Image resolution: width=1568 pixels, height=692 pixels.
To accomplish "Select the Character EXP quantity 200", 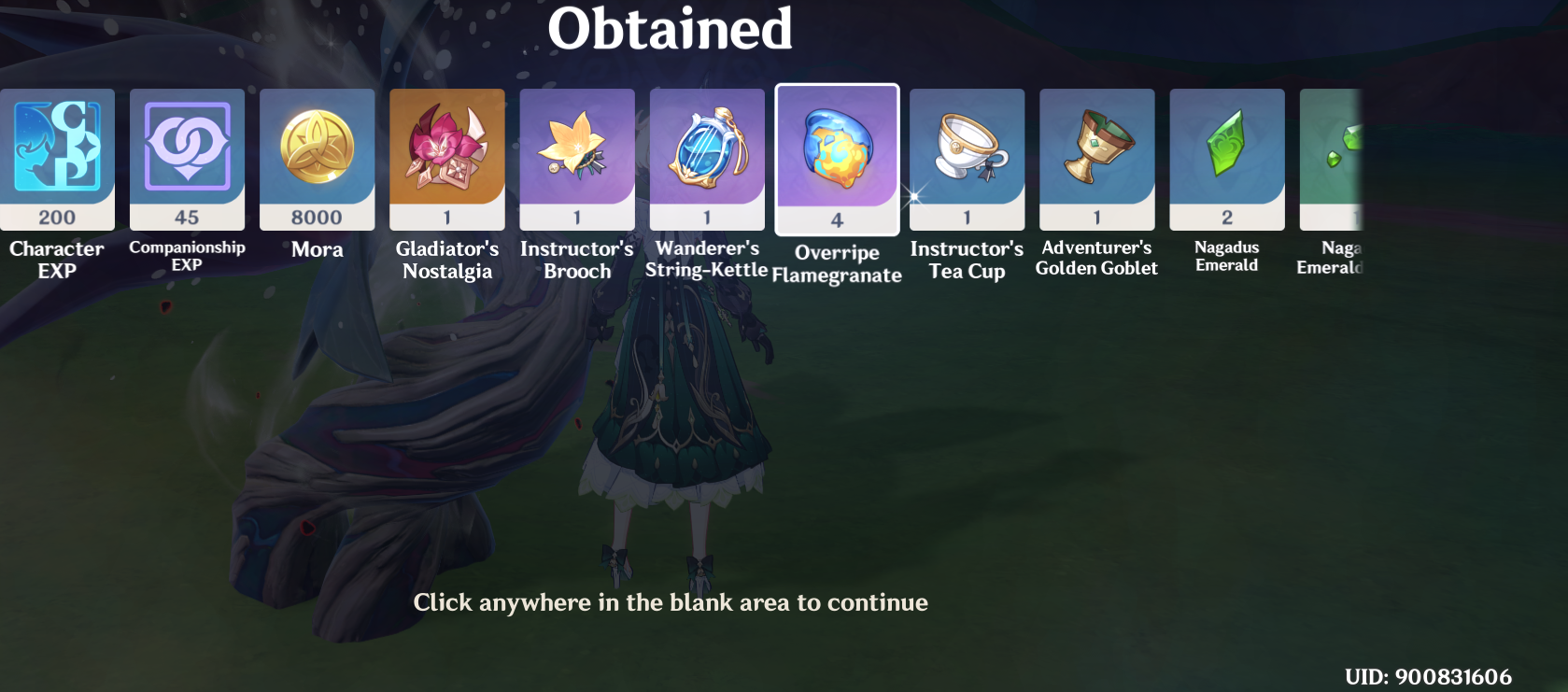I will (x=58, y=218).
